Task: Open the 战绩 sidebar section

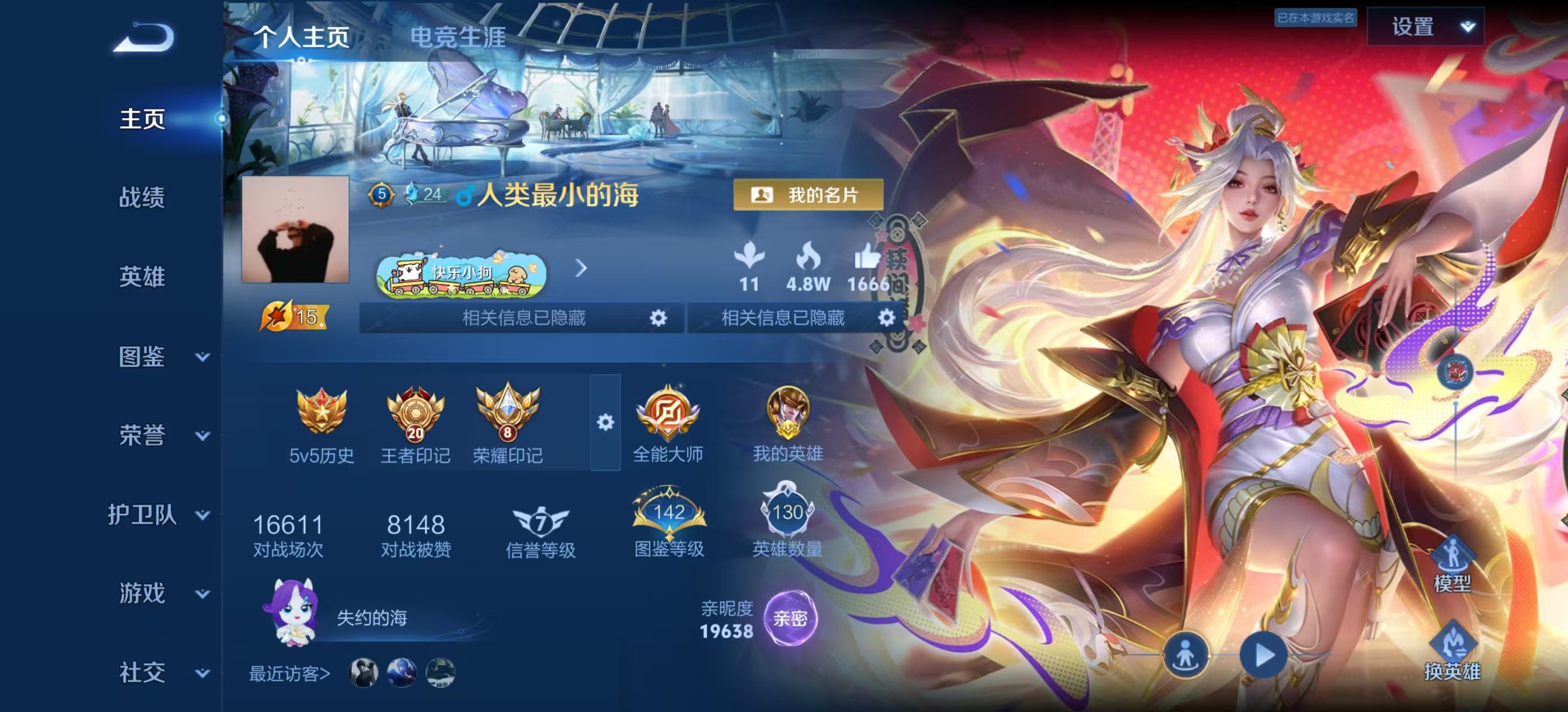Action: tap(142, 198)
